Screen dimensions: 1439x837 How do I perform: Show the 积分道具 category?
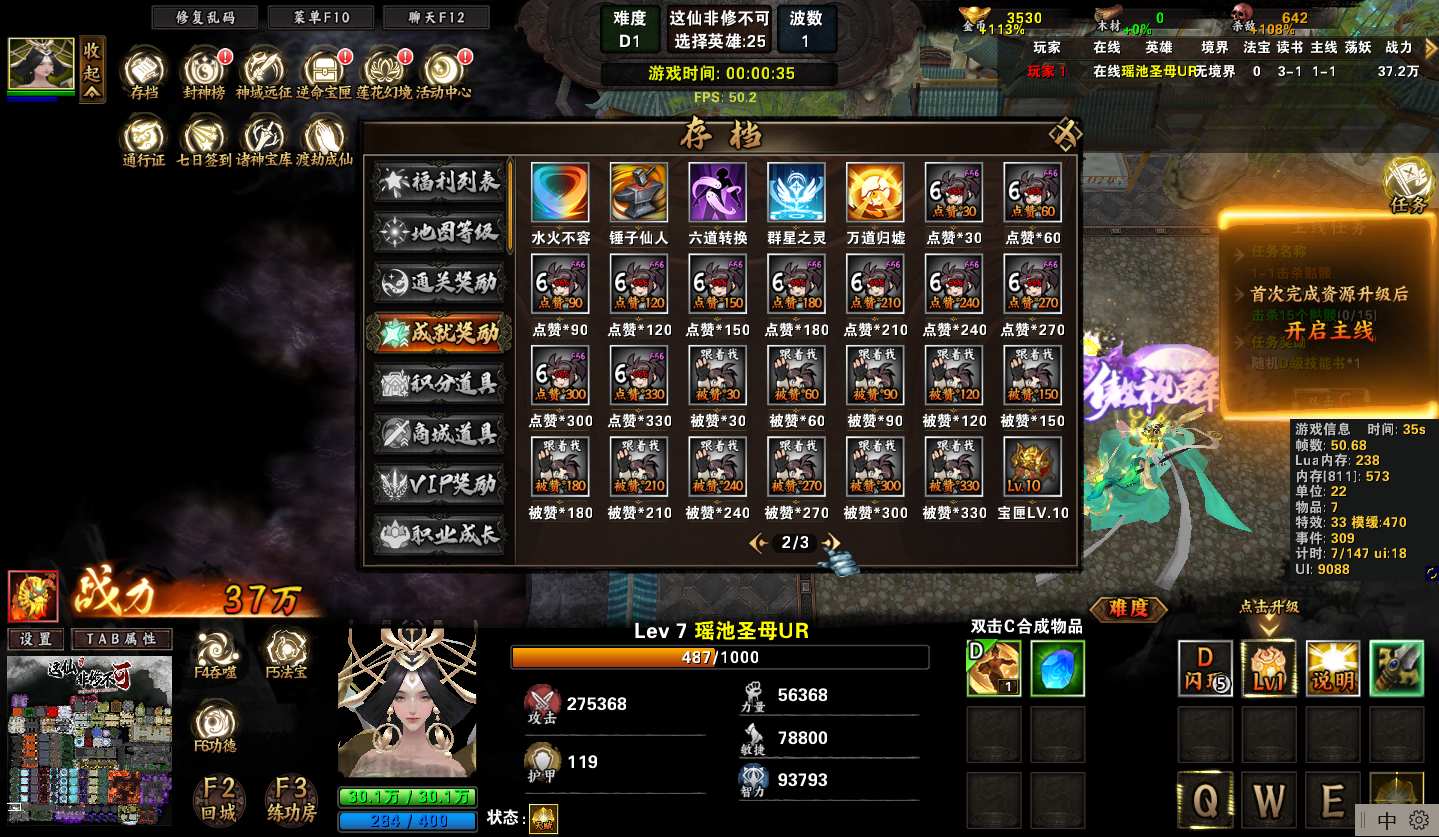point(438,384)
